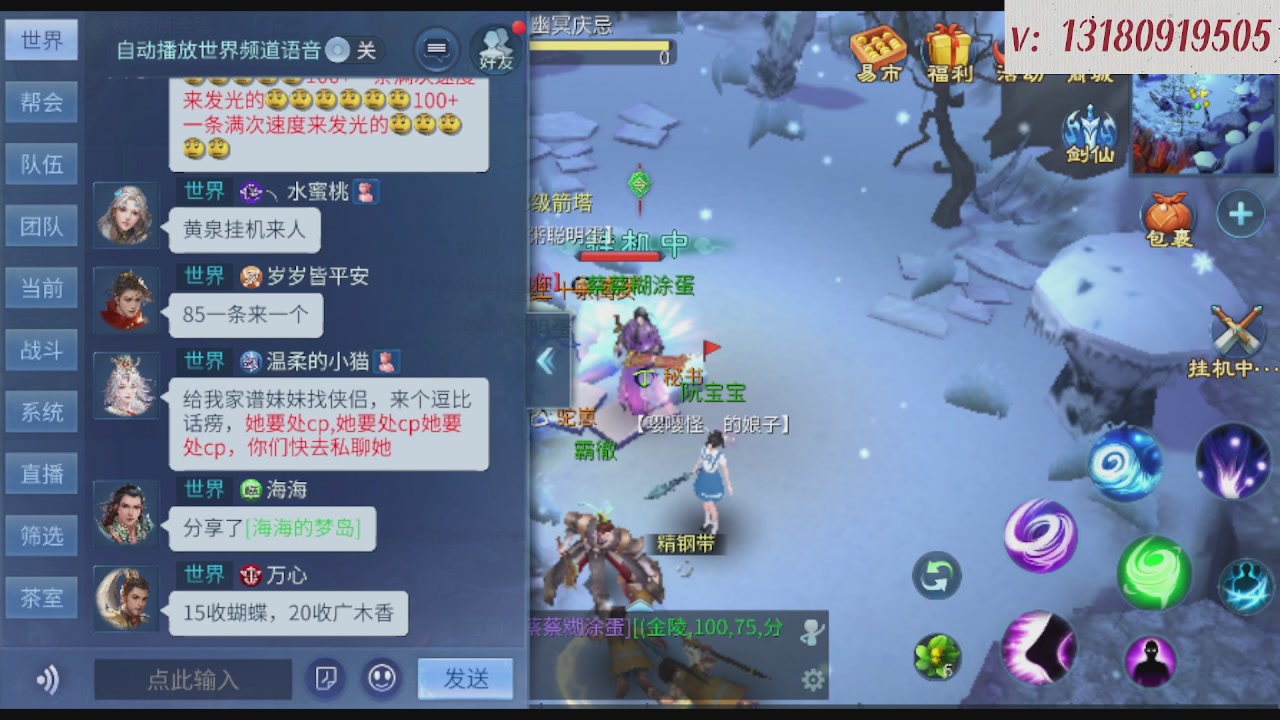The height and width of the screenshot is (720, 1280).
Task: Open the 包裹 backpack
Action: point(1167,215)
